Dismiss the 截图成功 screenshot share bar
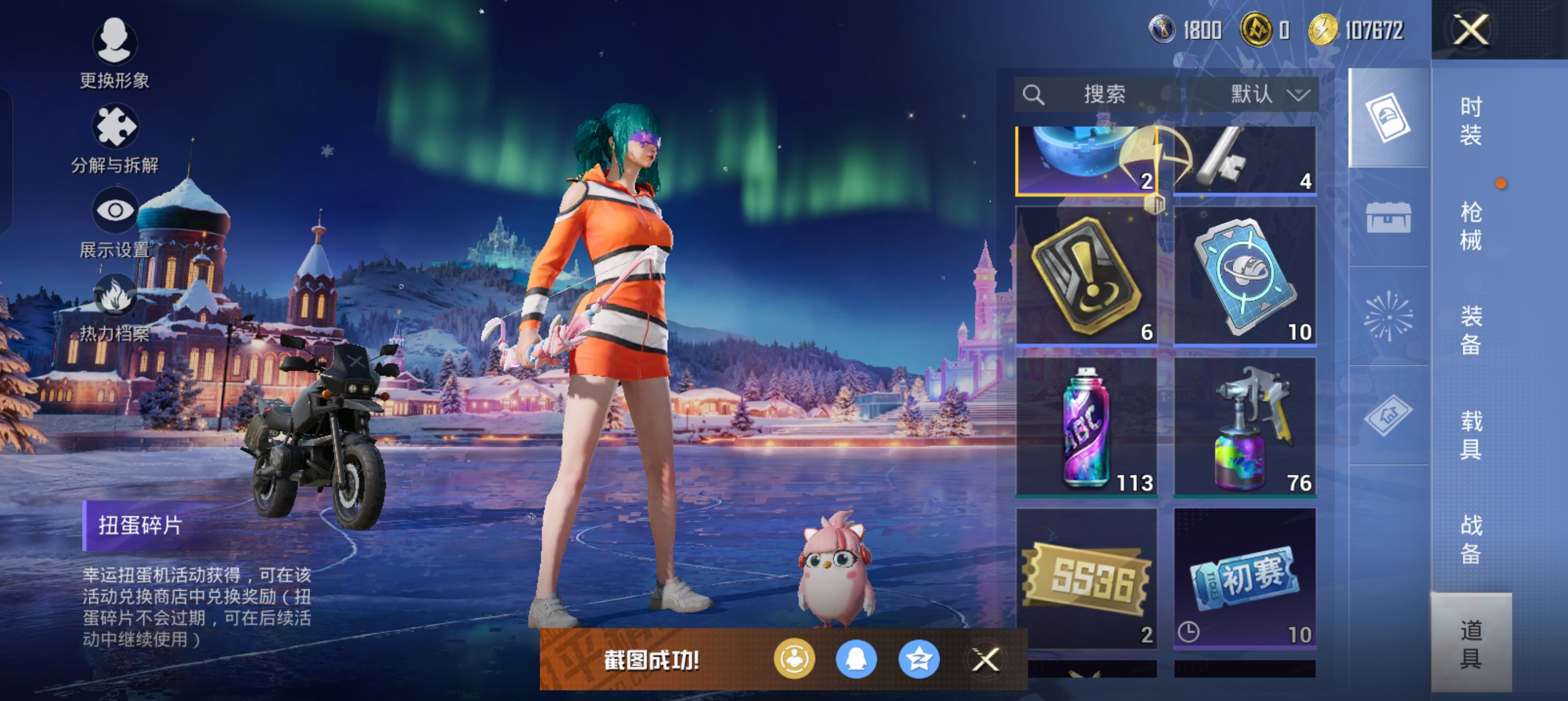The image size is (1568, 701). point(985,659)
